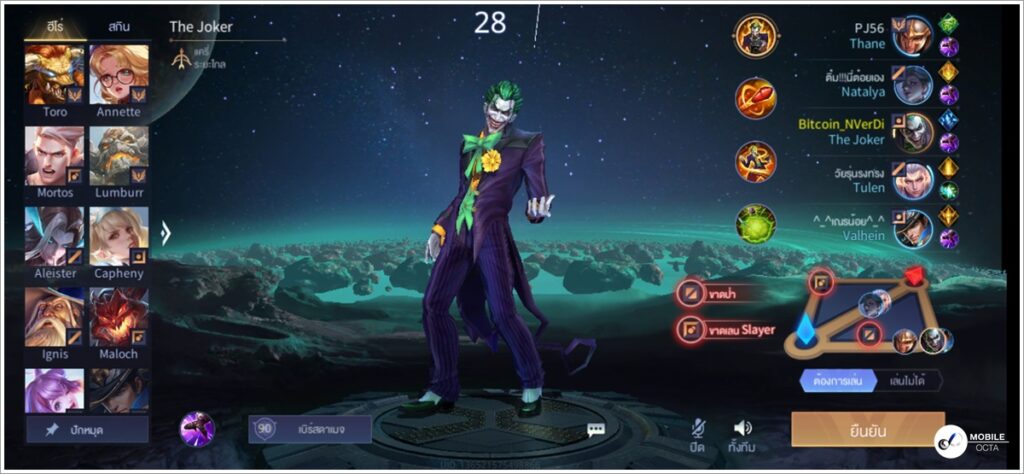
Task: Select the Lumburr hero tile
Action: [x=119, y=156]
